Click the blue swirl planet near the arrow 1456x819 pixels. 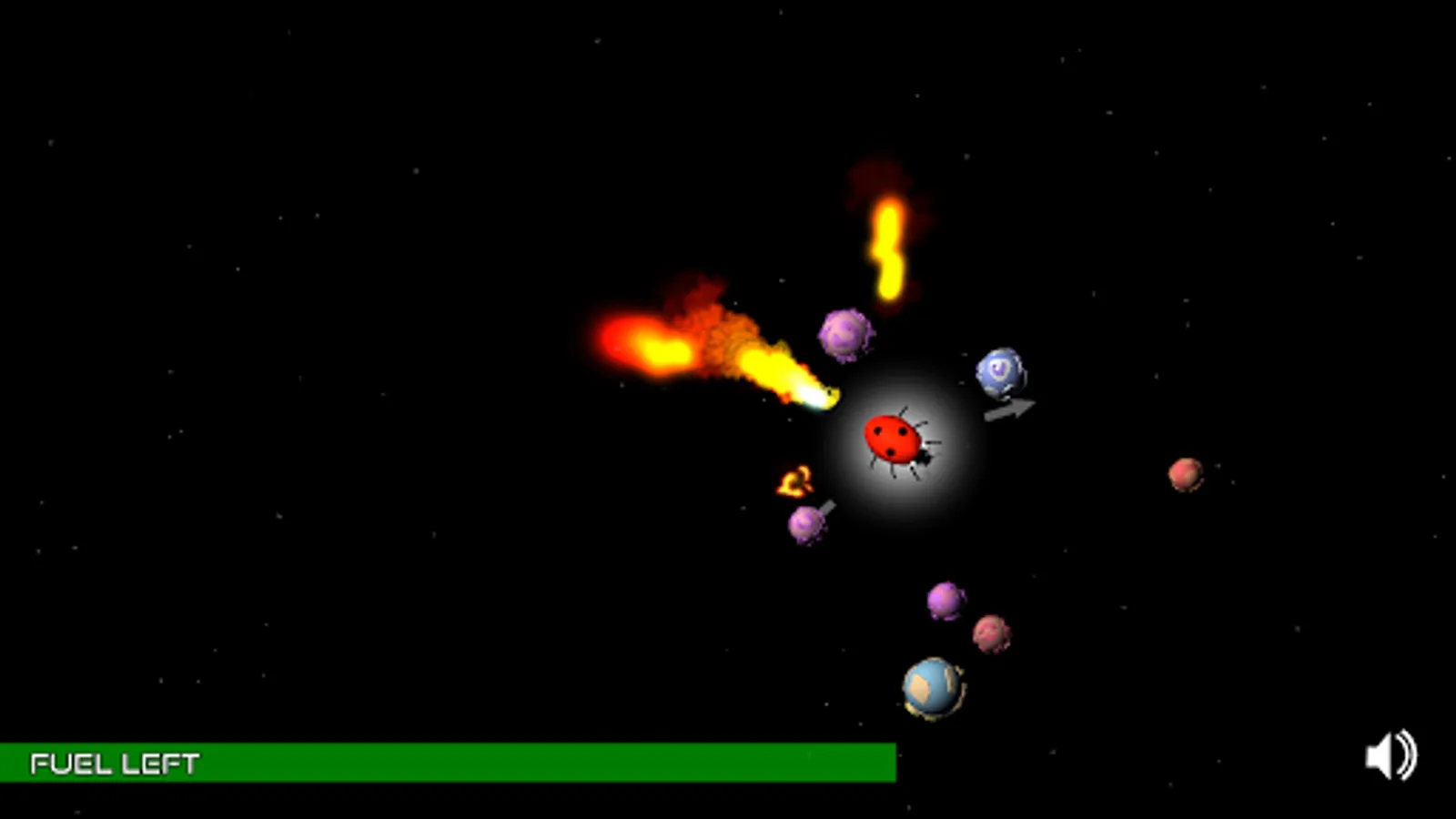999,373
